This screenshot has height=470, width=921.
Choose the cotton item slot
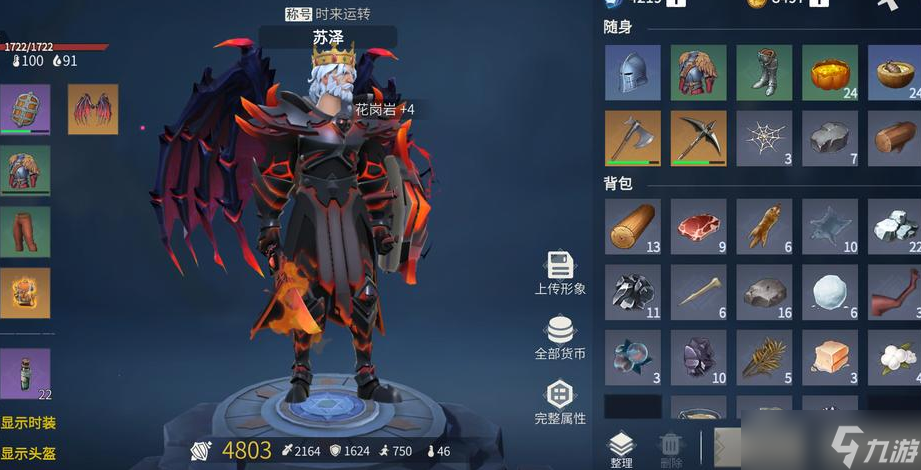(894, 358)
